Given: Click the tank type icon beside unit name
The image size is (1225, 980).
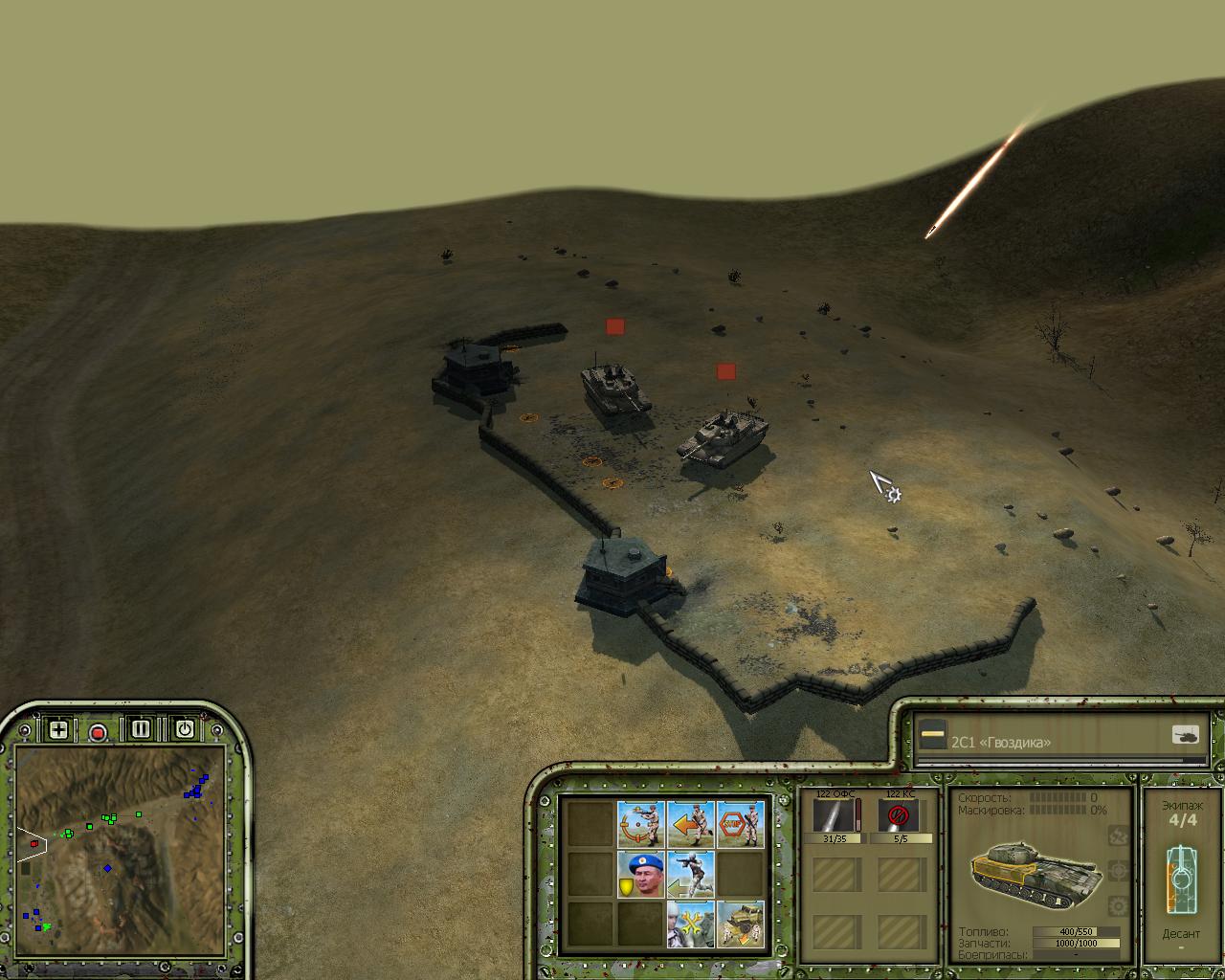Looking at the screenshot, I should pos(1185,735).
